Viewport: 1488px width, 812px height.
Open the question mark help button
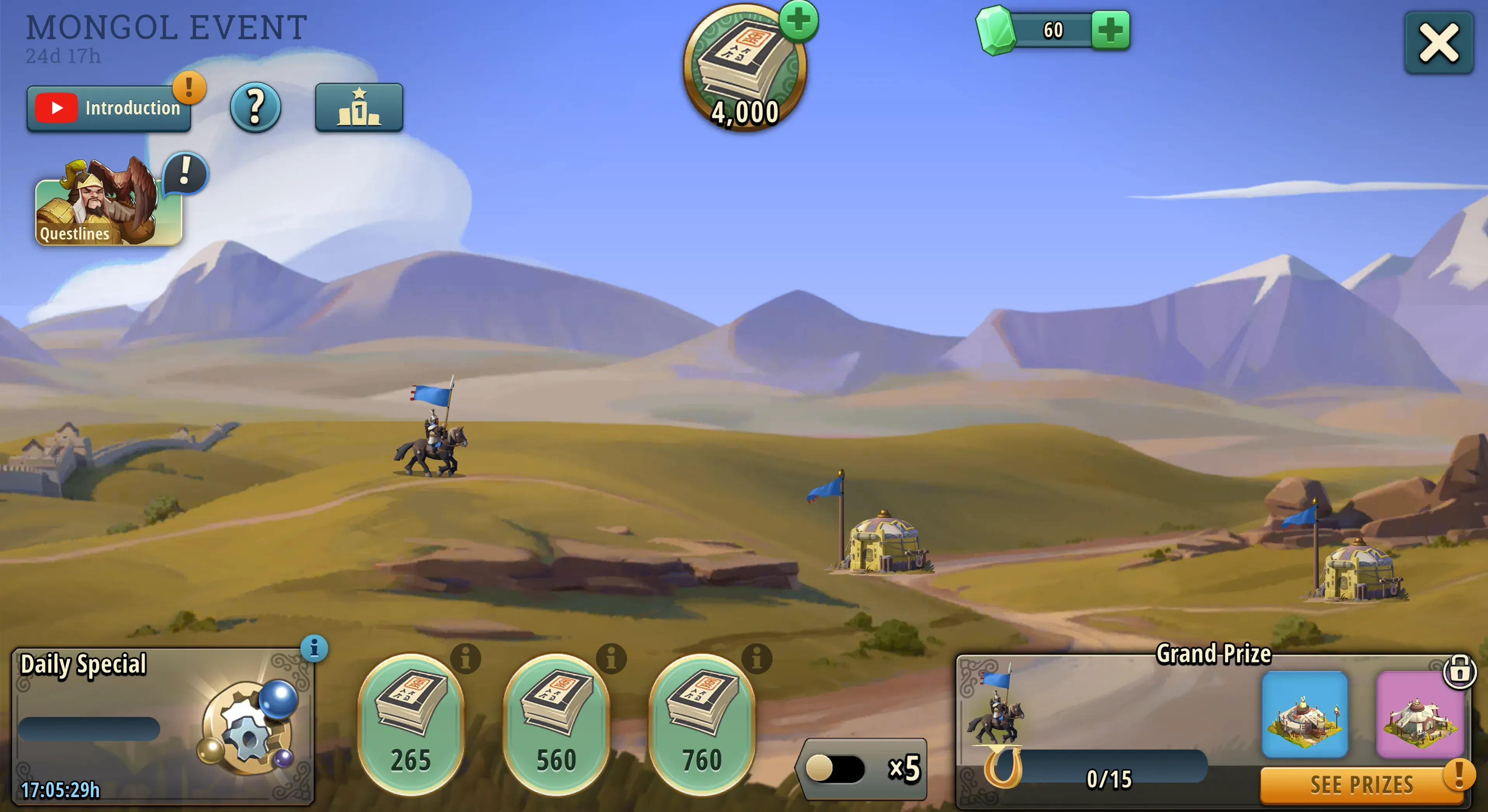pos(255,107)
